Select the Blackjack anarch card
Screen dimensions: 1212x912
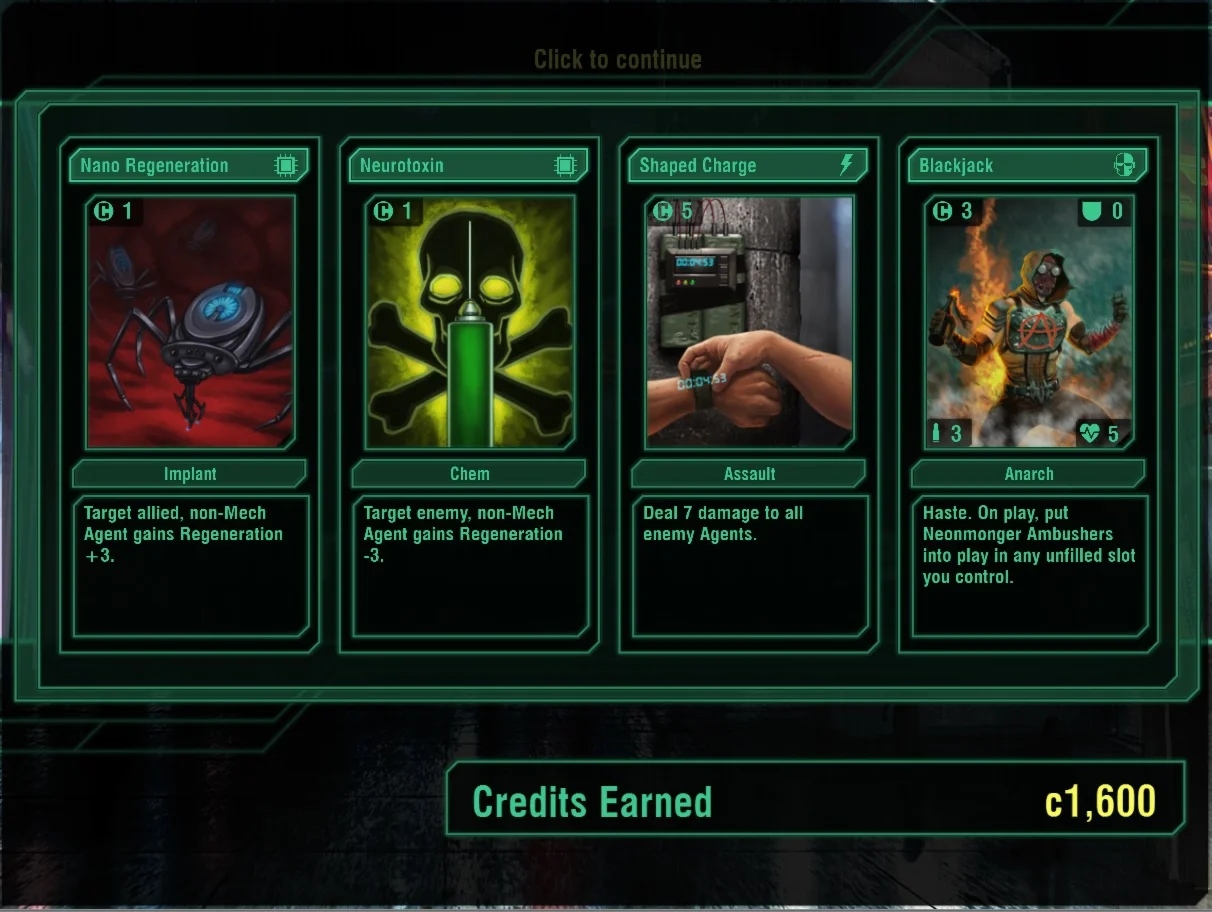pos(1029,323)
